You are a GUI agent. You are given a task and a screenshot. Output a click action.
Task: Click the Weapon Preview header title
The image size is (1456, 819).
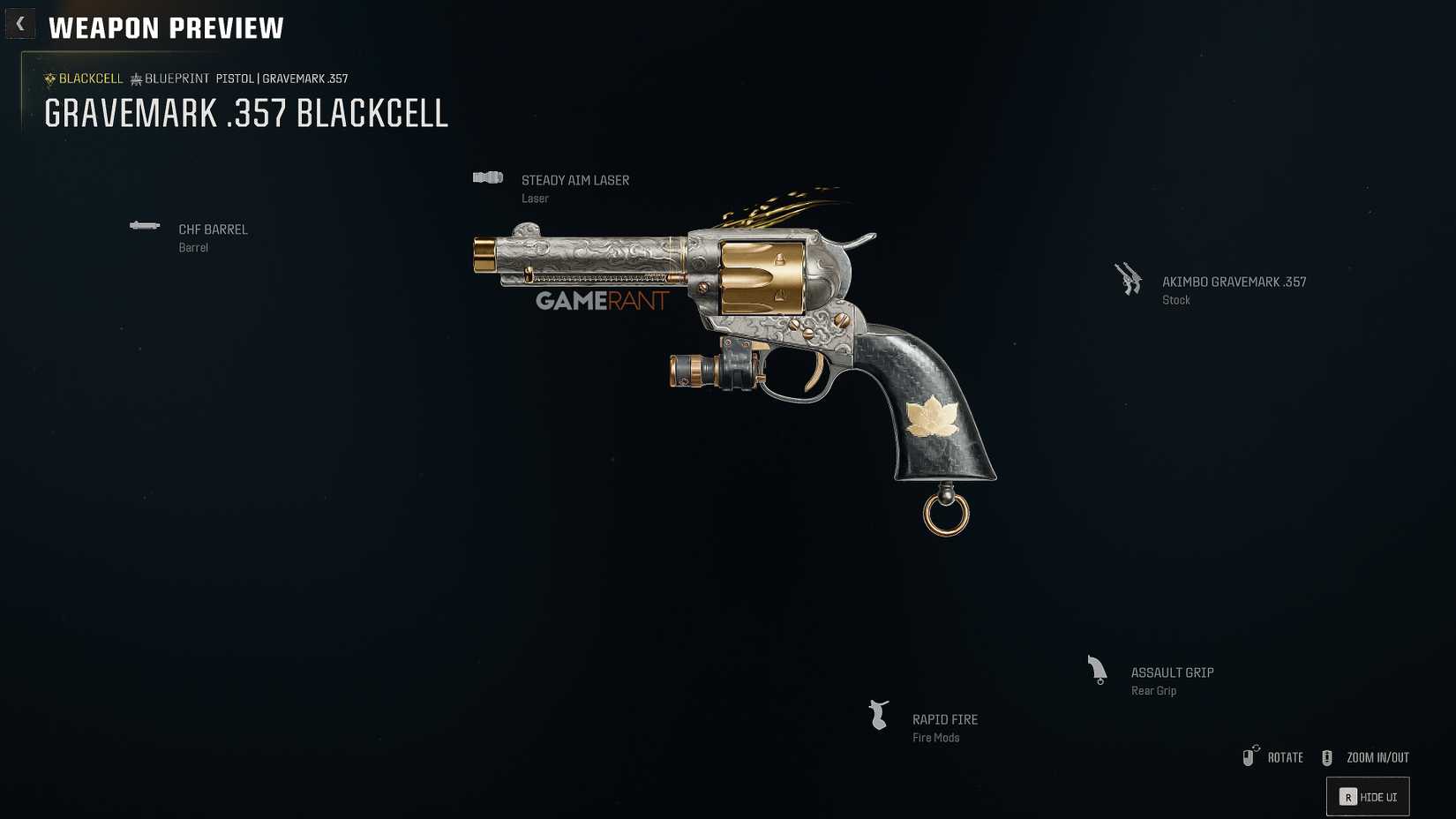point(166,27)
